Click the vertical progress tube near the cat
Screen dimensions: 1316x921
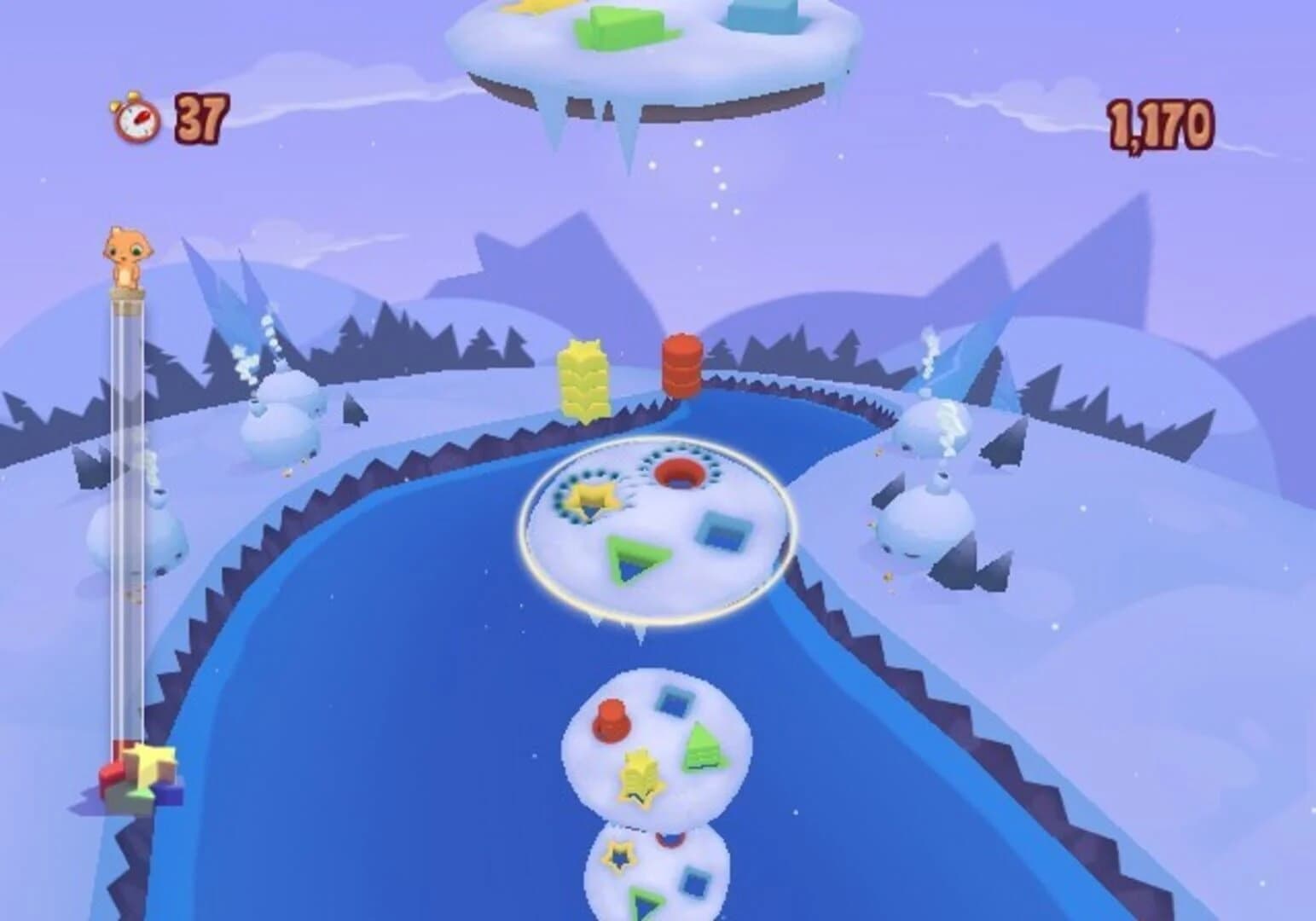126,529
